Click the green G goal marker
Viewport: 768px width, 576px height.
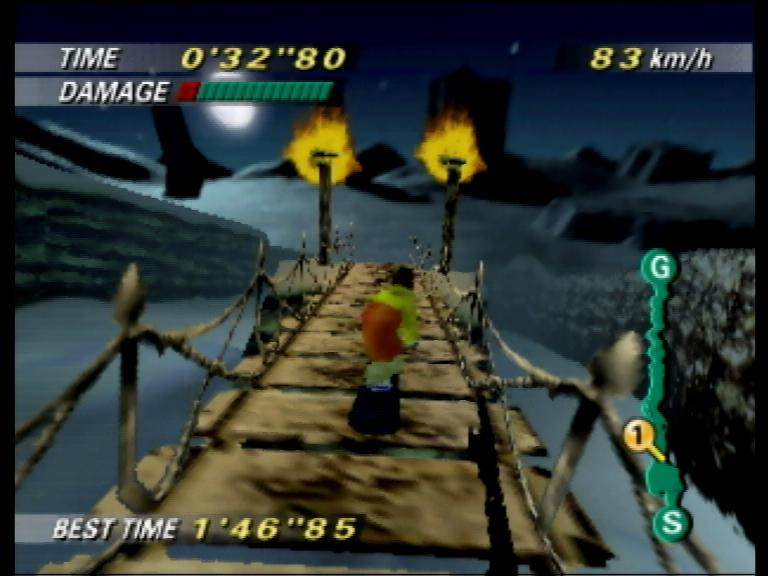pyautogui.click(x=659, y=267)
